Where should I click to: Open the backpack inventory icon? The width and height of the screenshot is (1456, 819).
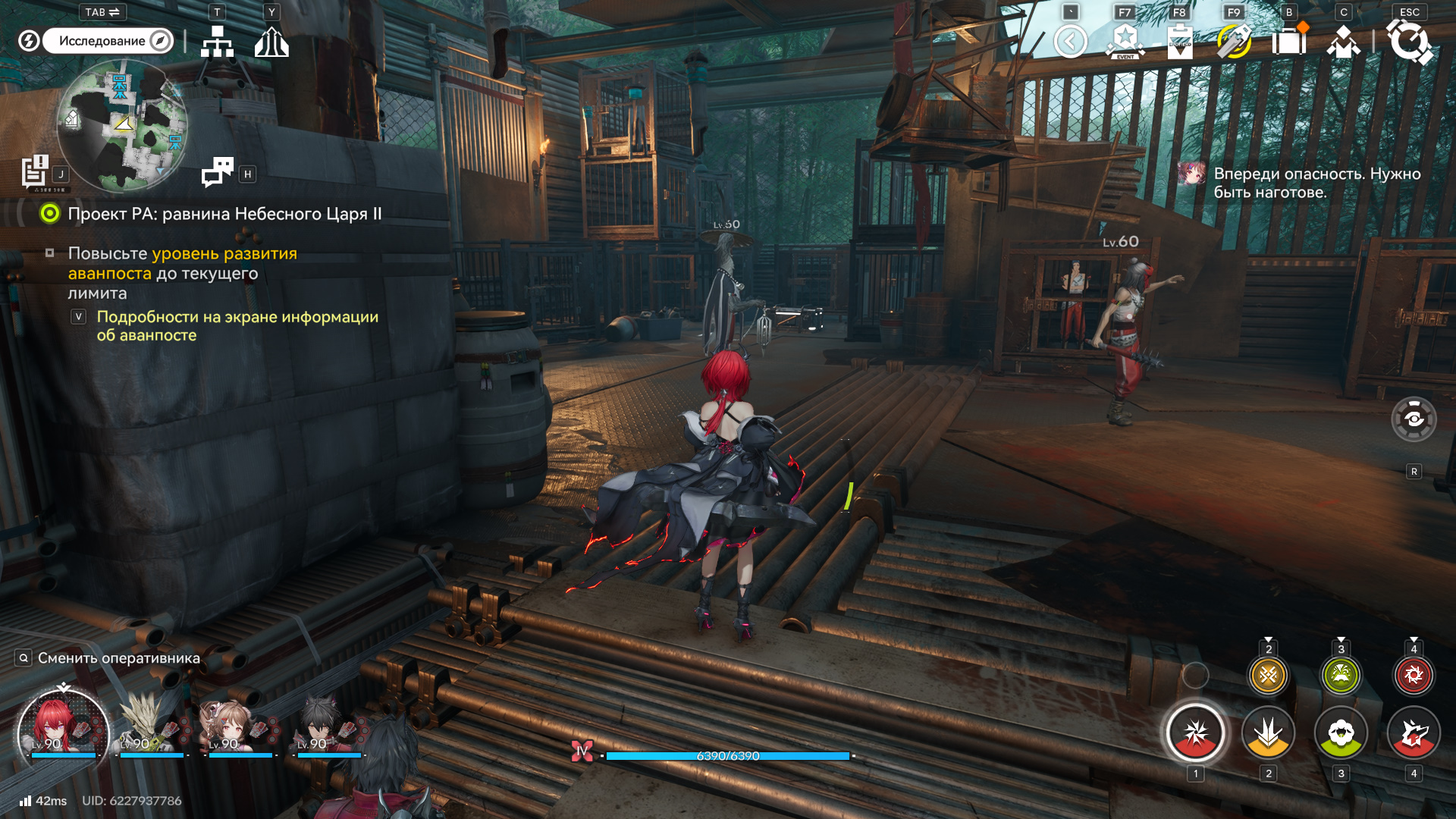click(x=1288, y=42)
